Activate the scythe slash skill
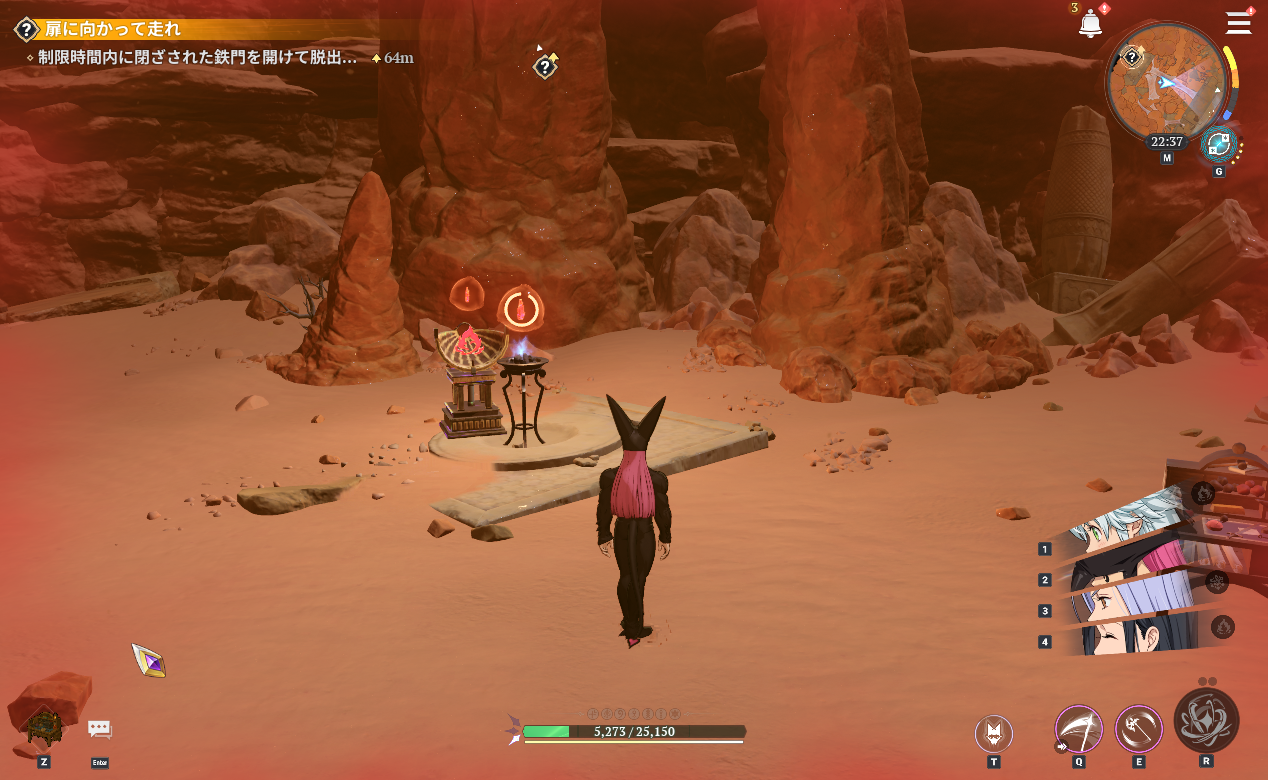 coord(1079,729)
